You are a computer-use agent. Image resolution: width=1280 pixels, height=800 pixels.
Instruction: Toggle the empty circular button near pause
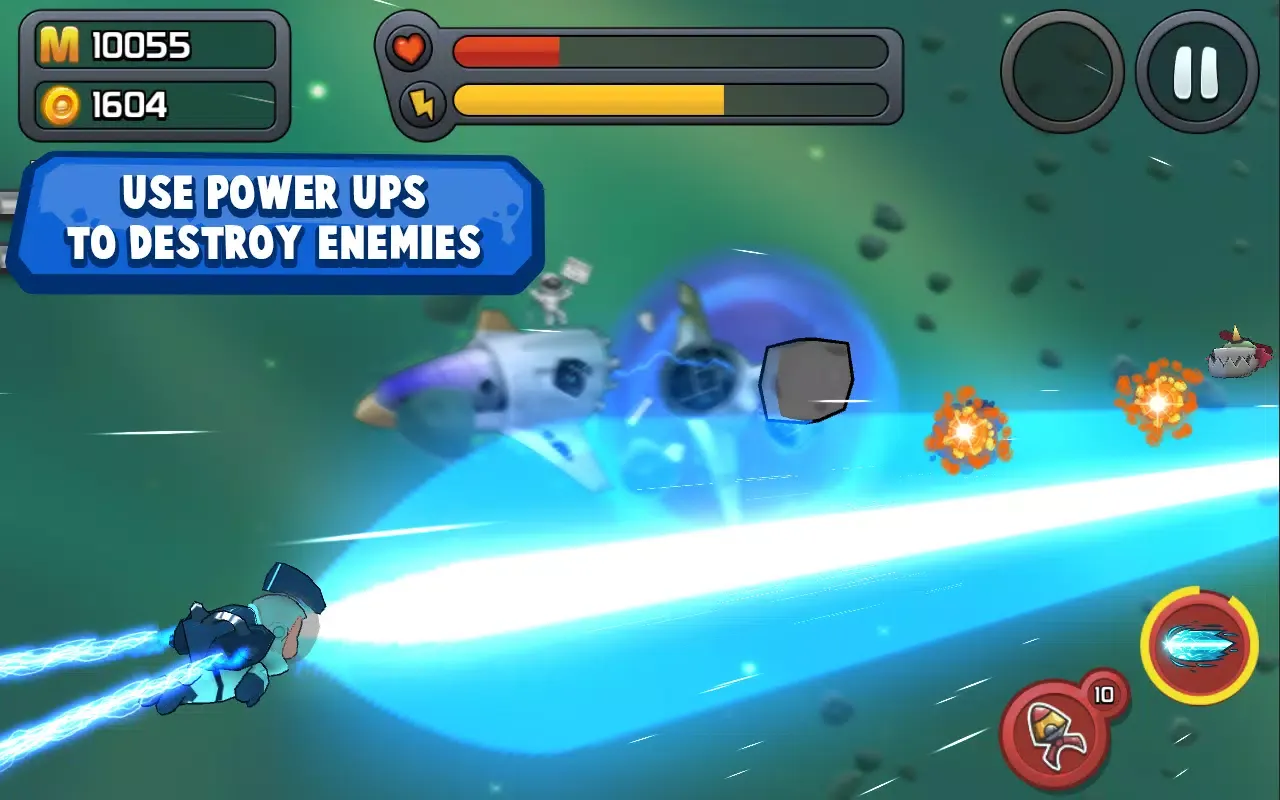click(1062, 72)
